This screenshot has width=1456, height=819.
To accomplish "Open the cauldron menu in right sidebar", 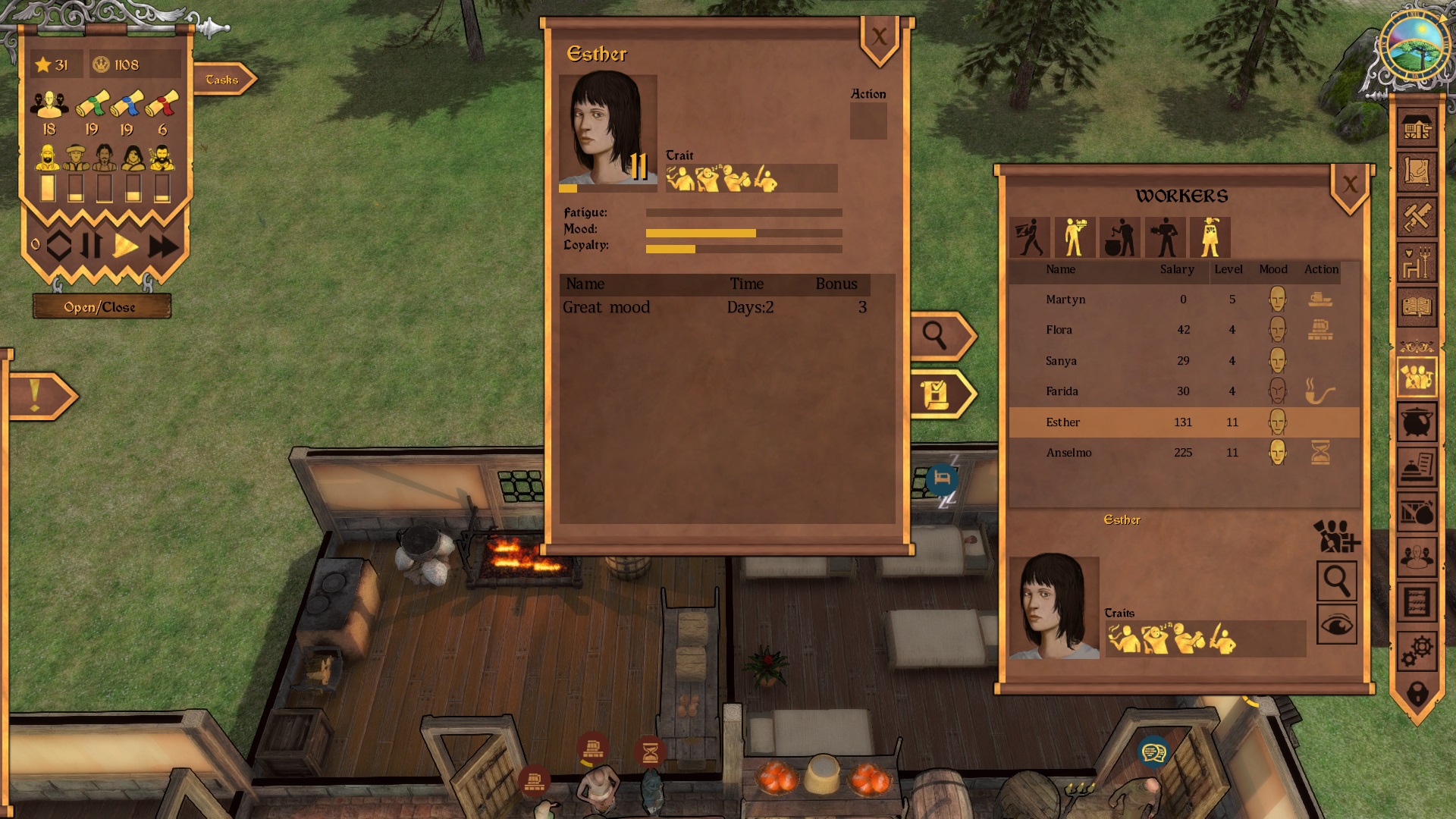I will (x=1417, y=422).
